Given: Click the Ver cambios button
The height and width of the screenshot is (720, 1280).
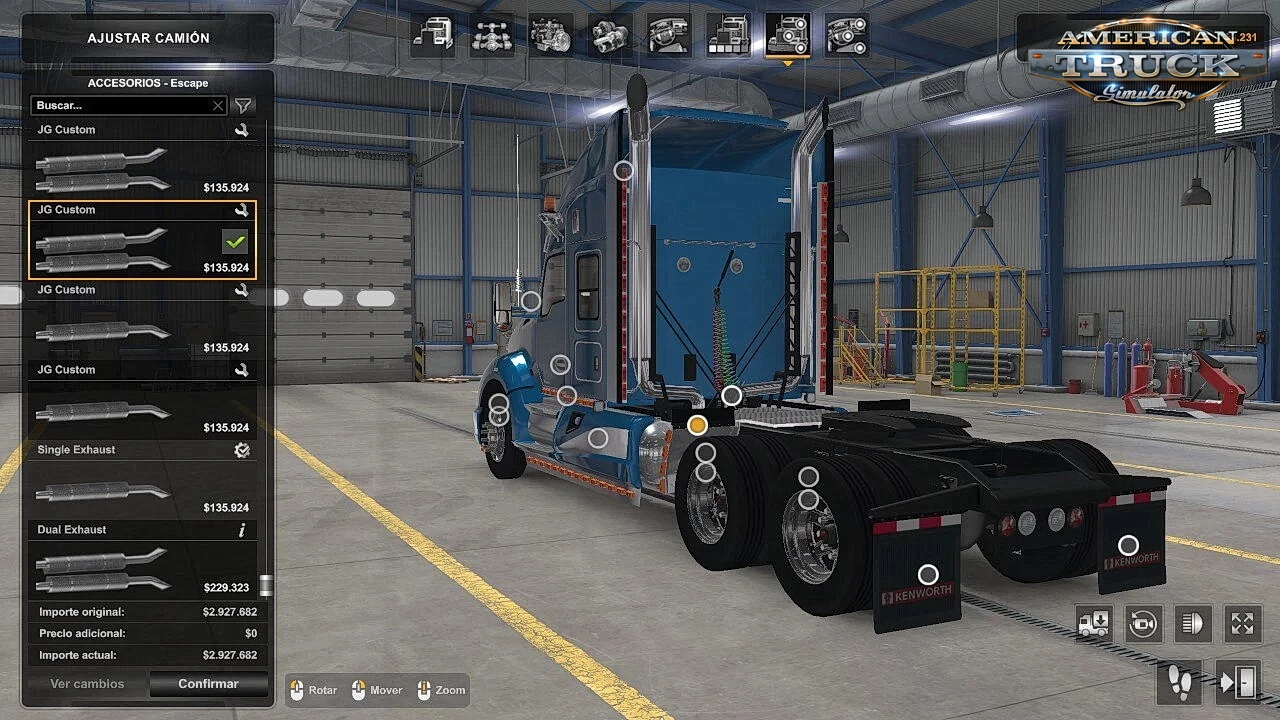Looking at the screenshot, I should (x=87, y=684).
